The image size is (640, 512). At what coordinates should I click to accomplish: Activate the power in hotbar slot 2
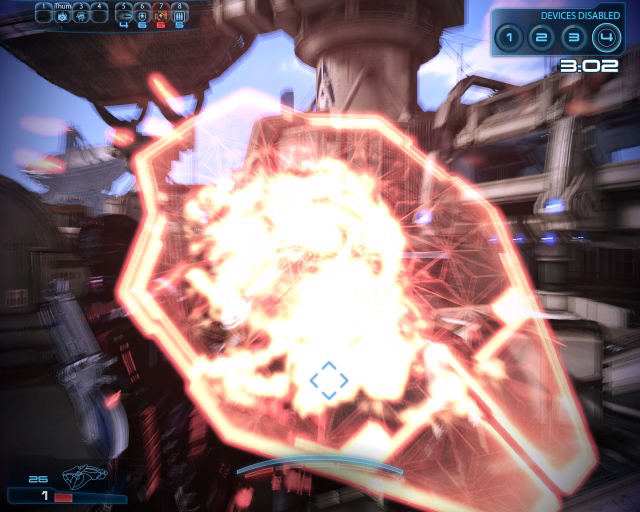(x=62, y=13)
